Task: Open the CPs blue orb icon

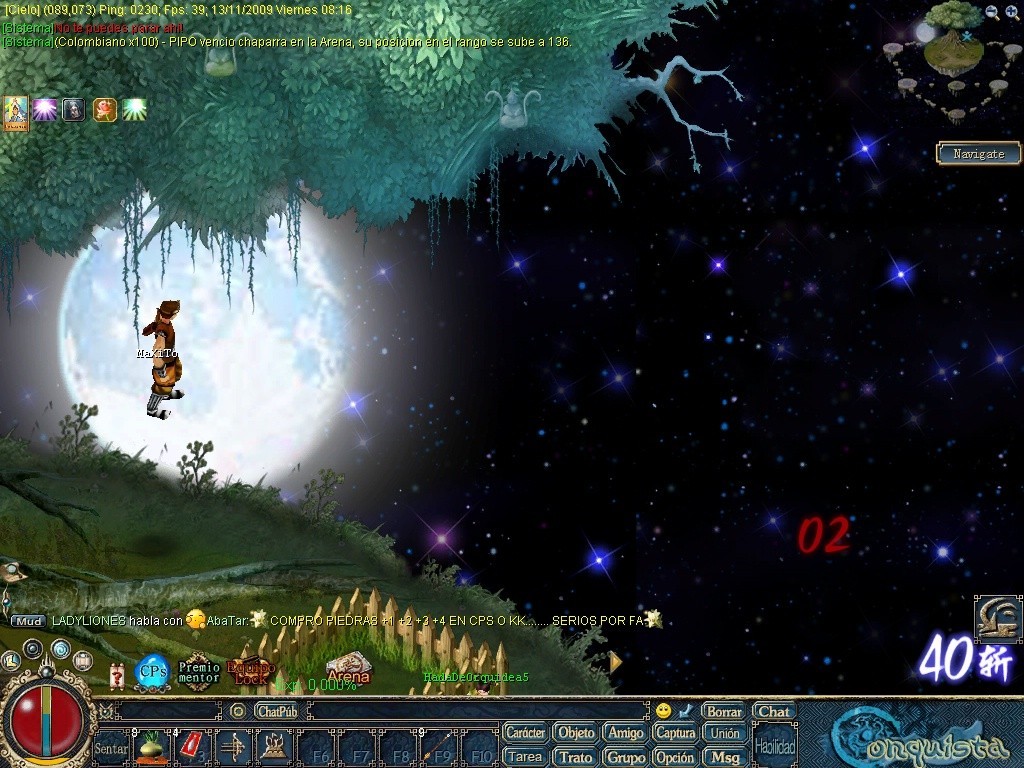Action: (152, 672)
